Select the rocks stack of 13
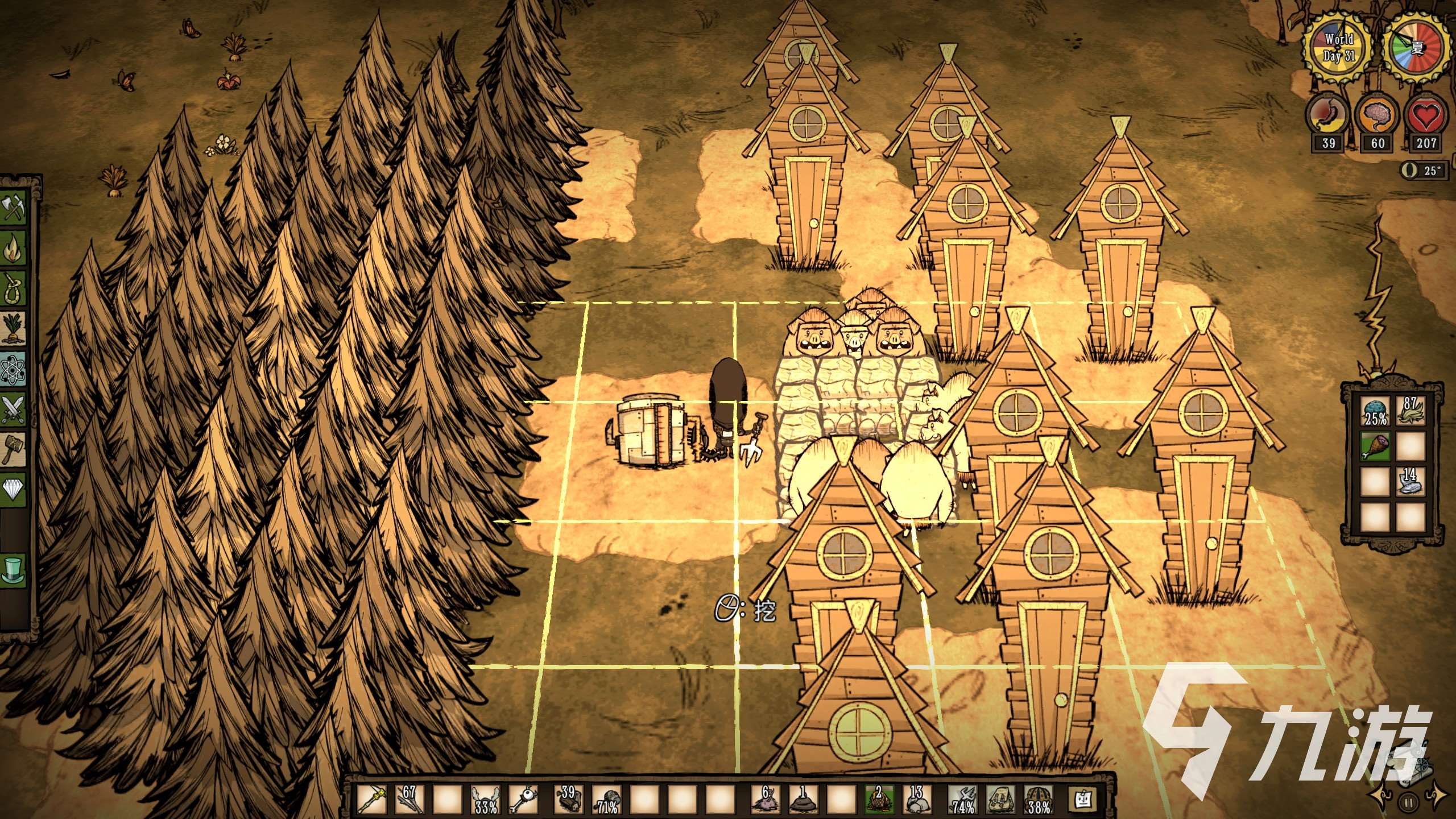Viewport: 1456px width, 819px height. pos(918,799)
